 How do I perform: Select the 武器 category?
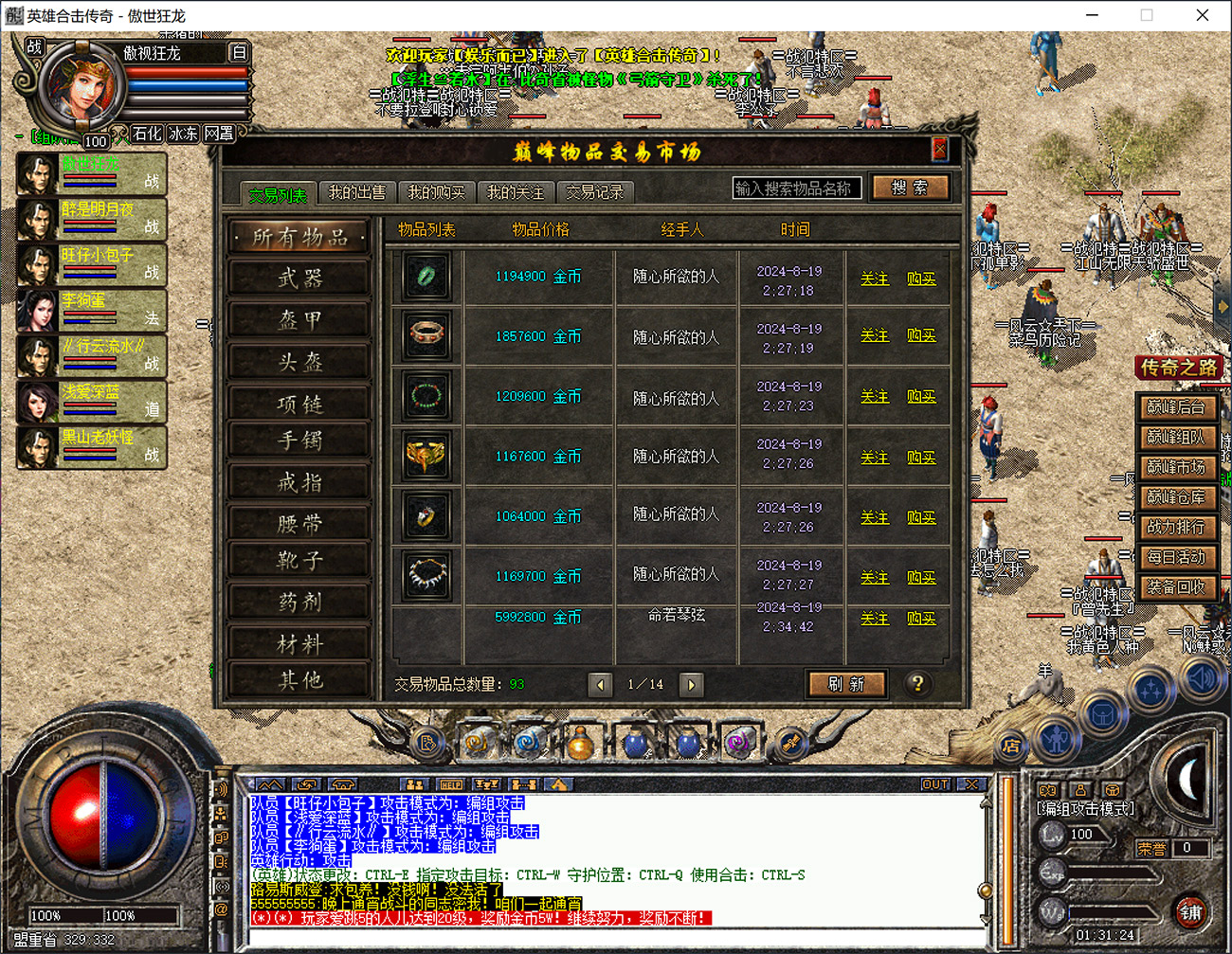pyautogui.click(x=299, y=278)
